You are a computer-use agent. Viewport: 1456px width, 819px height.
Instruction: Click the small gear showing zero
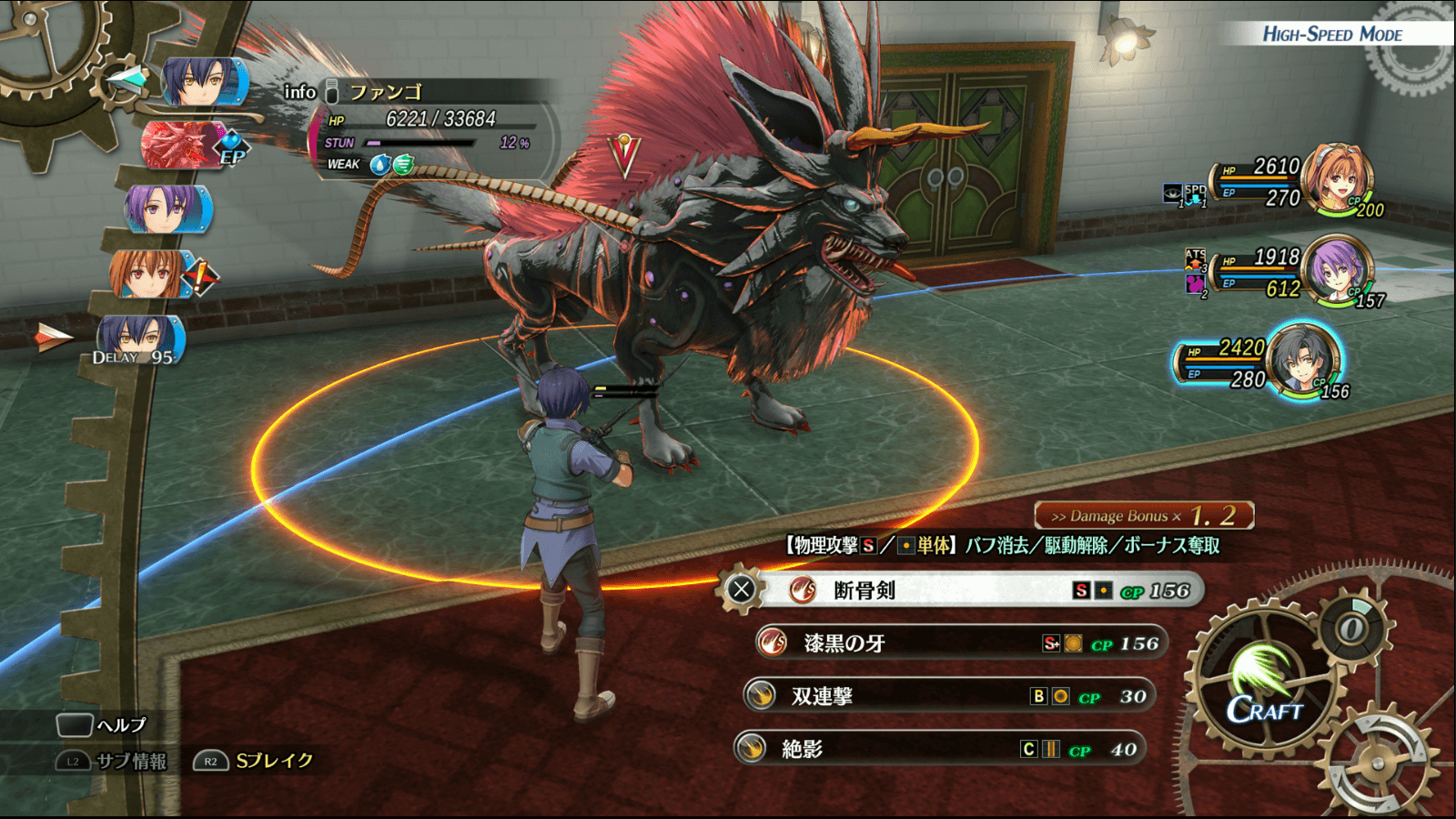[x=1352, y=628]
